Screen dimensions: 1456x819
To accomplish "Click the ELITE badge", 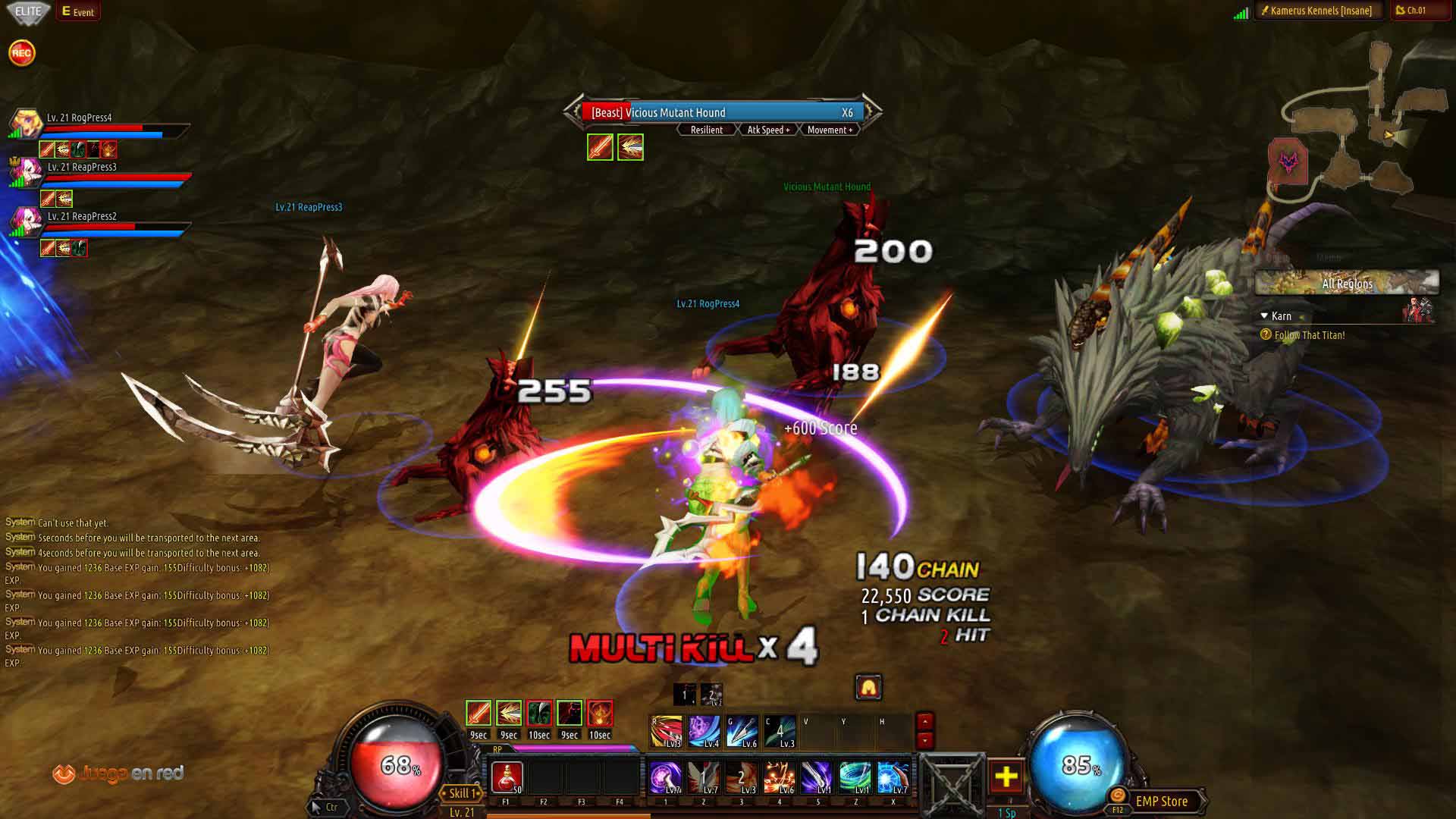I will coord(28,11).
